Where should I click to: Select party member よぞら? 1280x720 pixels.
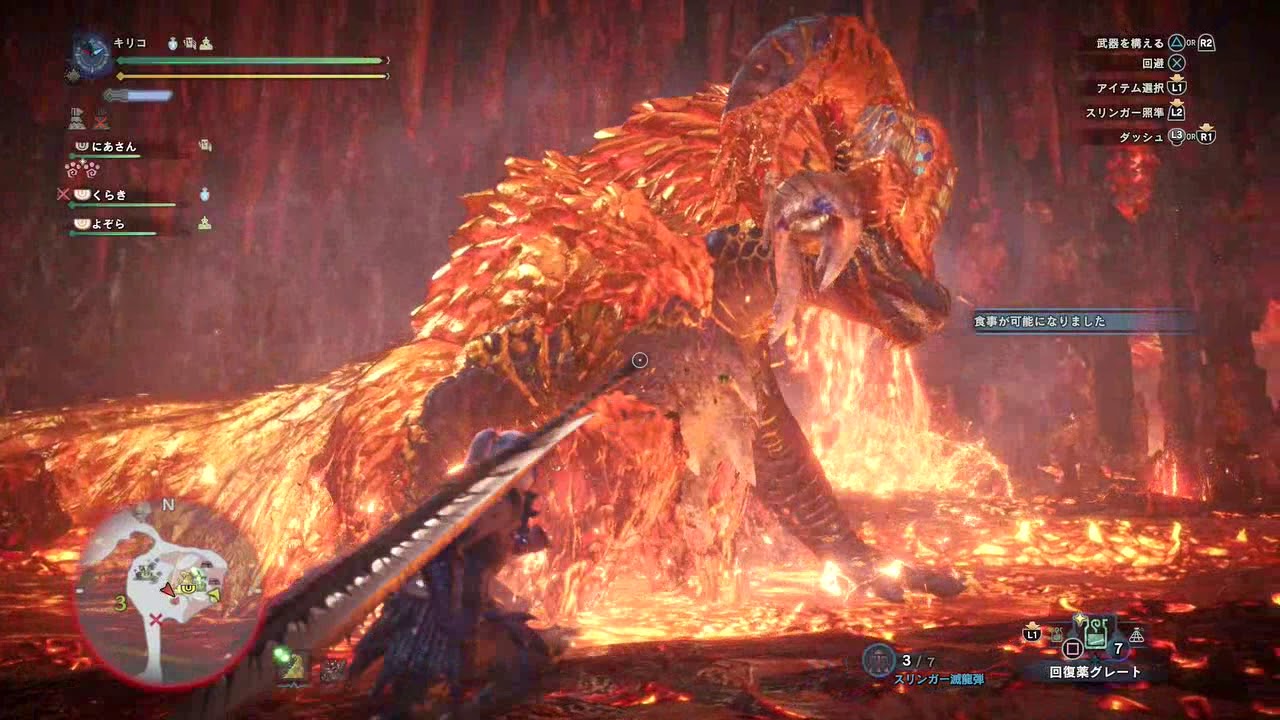(109, 224)
